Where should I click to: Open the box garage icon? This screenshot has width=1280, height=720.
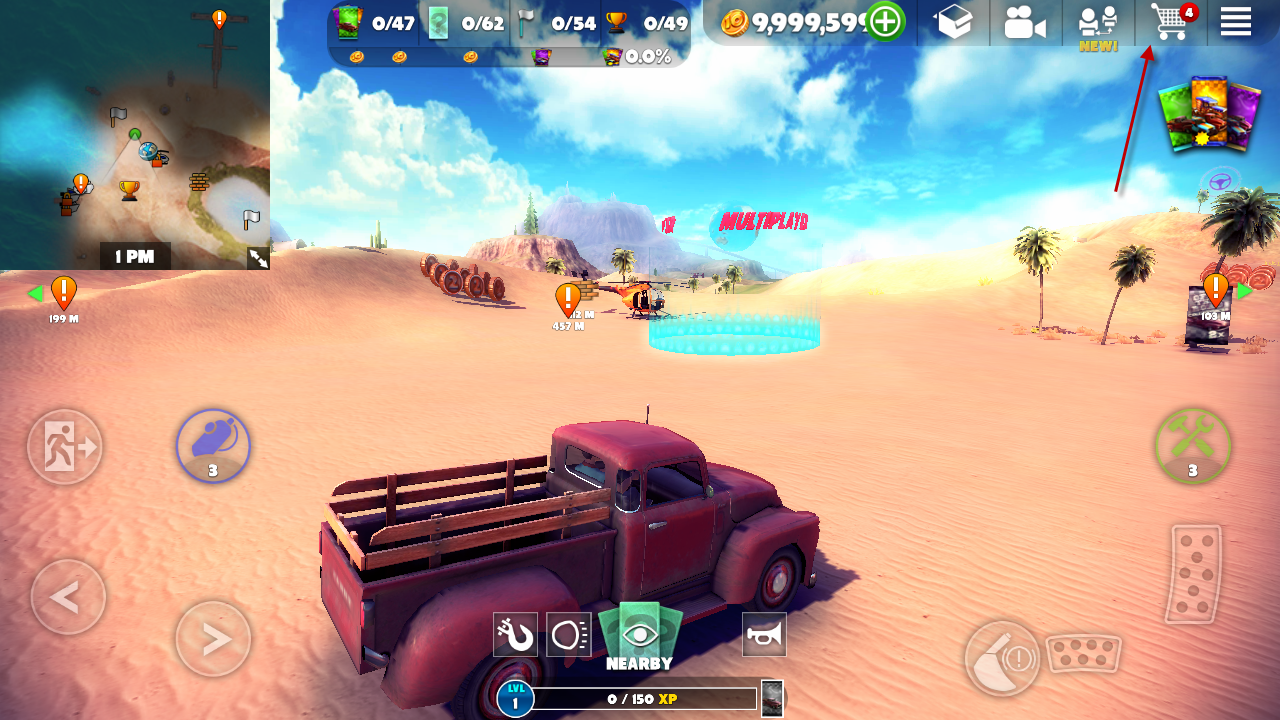[x=953, y=22]
